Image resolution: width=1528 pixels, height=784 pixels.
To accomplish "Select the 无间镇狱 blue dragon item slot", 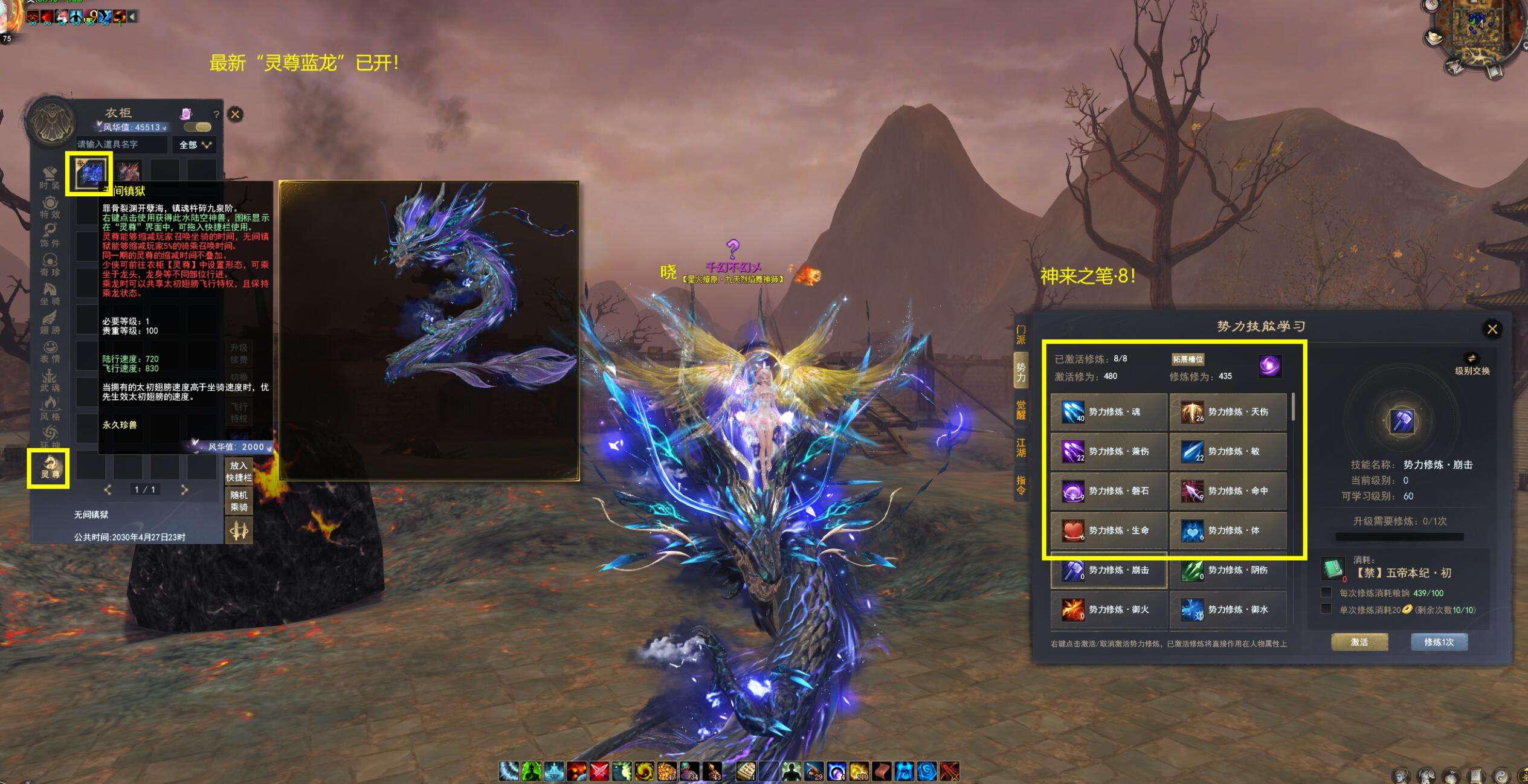I will pos(89,173).
